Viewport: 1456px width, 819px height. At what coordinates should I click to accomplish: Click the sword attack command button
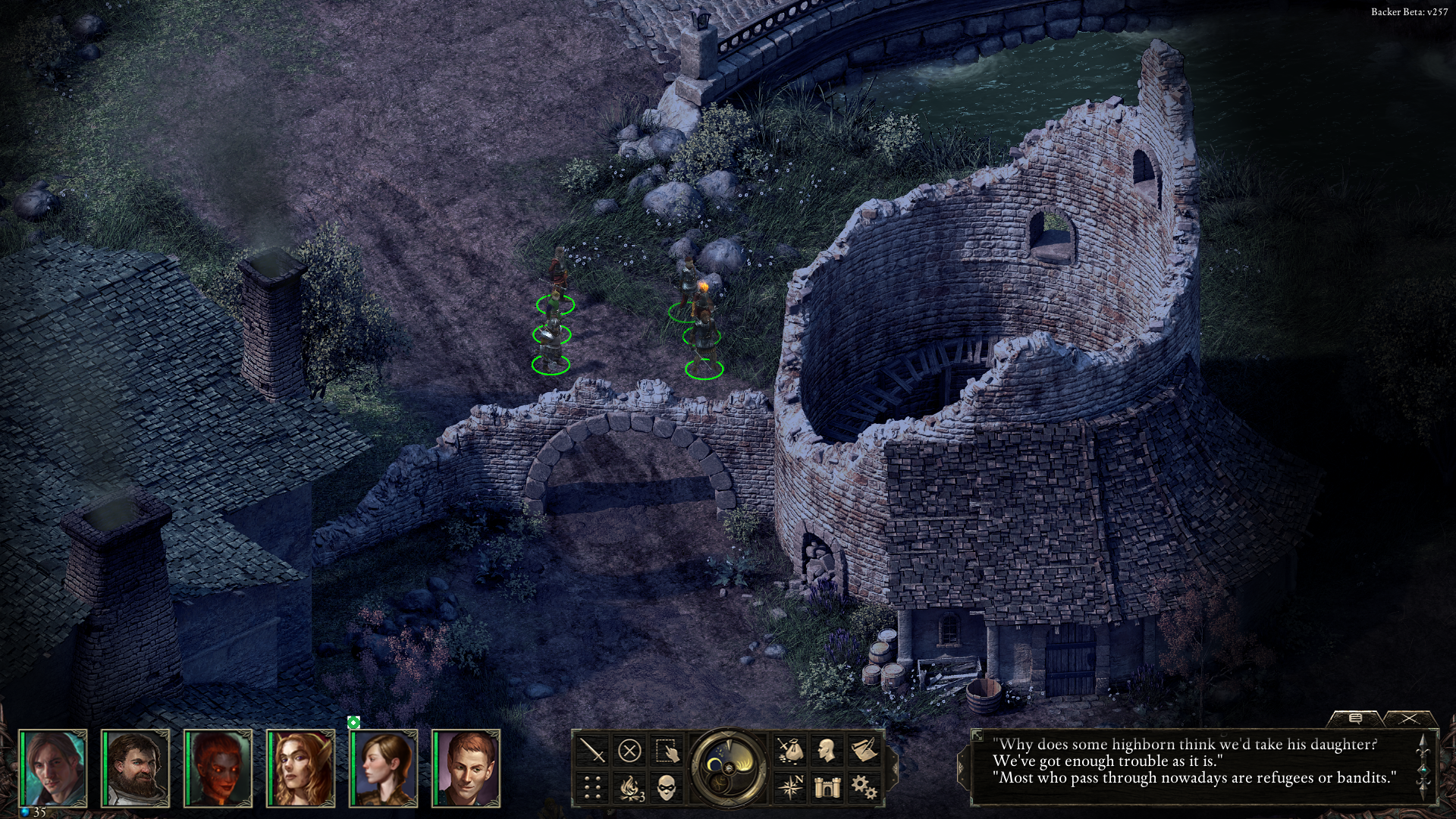tap(594, 751)
